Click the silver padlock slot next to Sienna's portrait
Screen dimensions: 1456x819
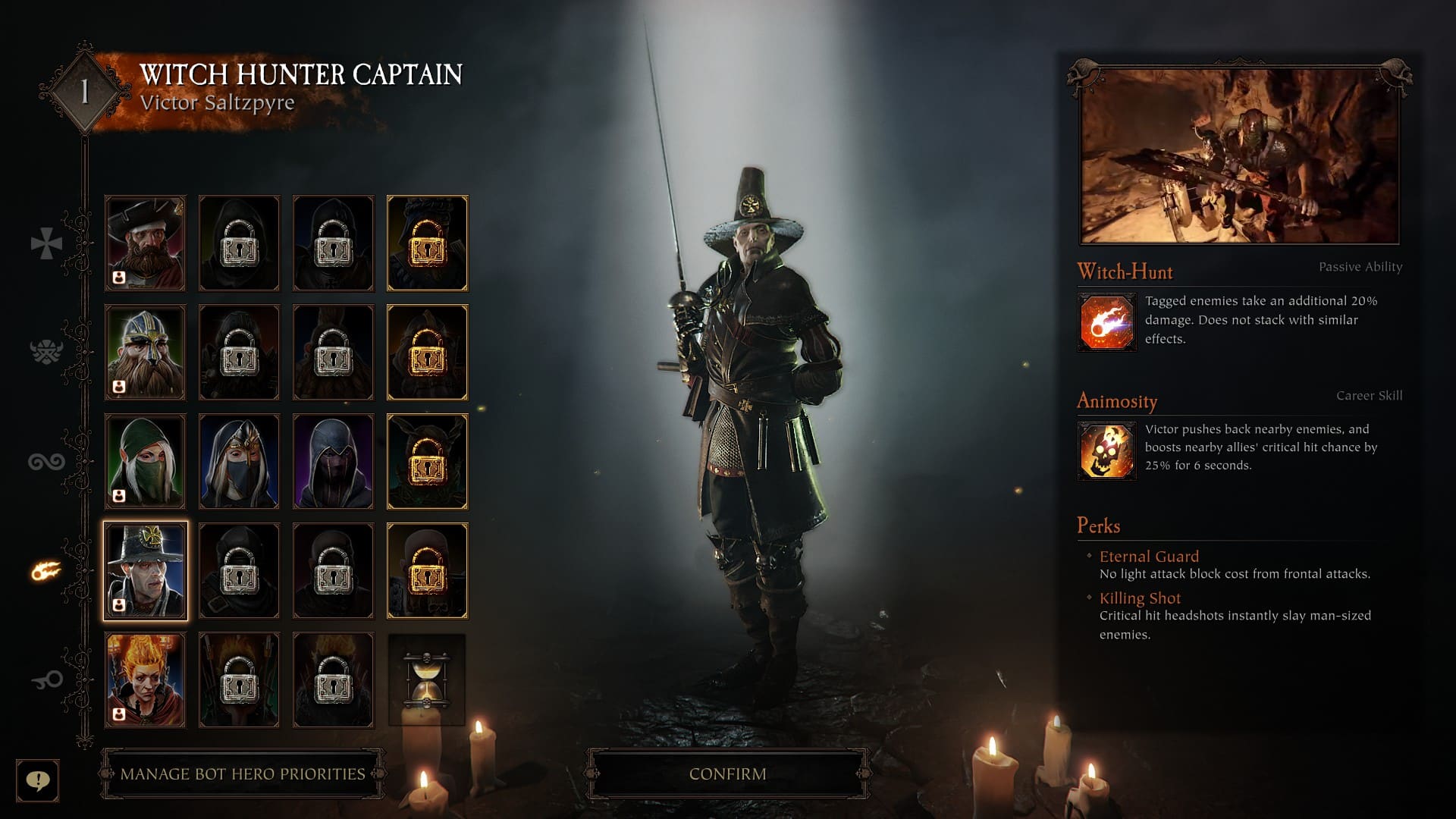coord(239,679)
